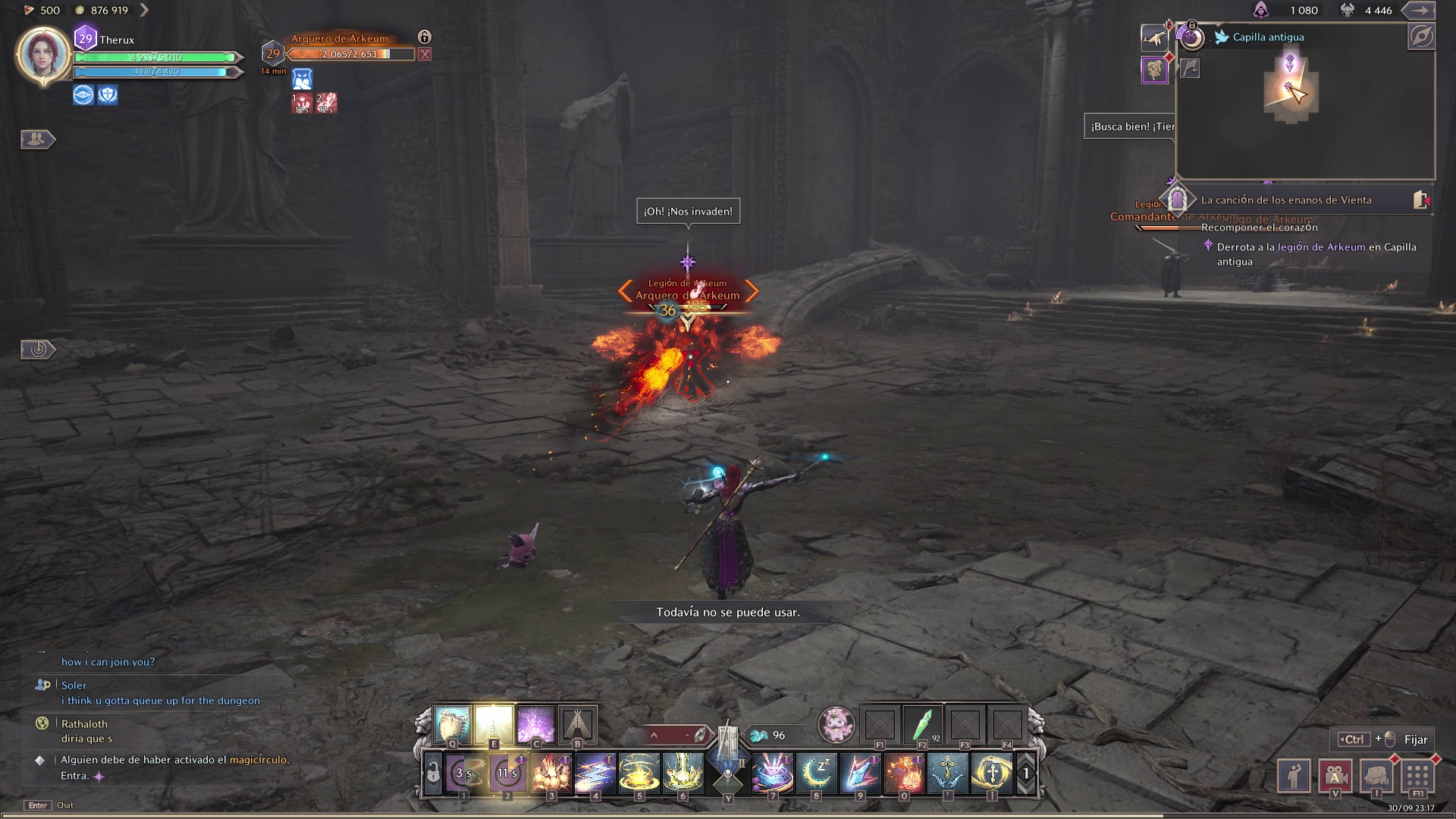Select the pink Amitoi pet icon
This screenshot has height=819, width=1456.
pyautogui.click(x=836, y=725)
